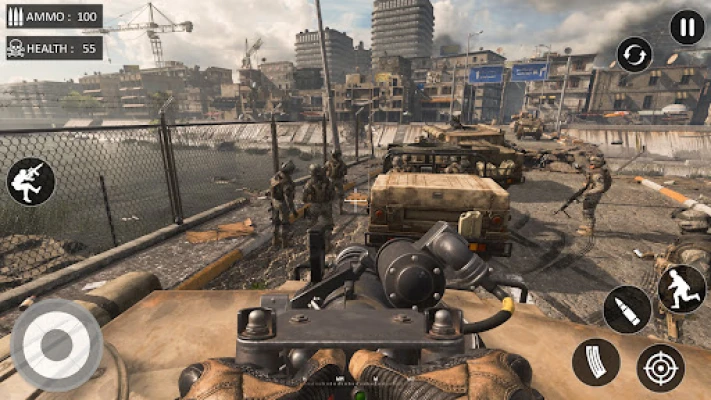Tap the virtual joystick pad
Screen dimensions: 711x400
[x=56, y=344]
